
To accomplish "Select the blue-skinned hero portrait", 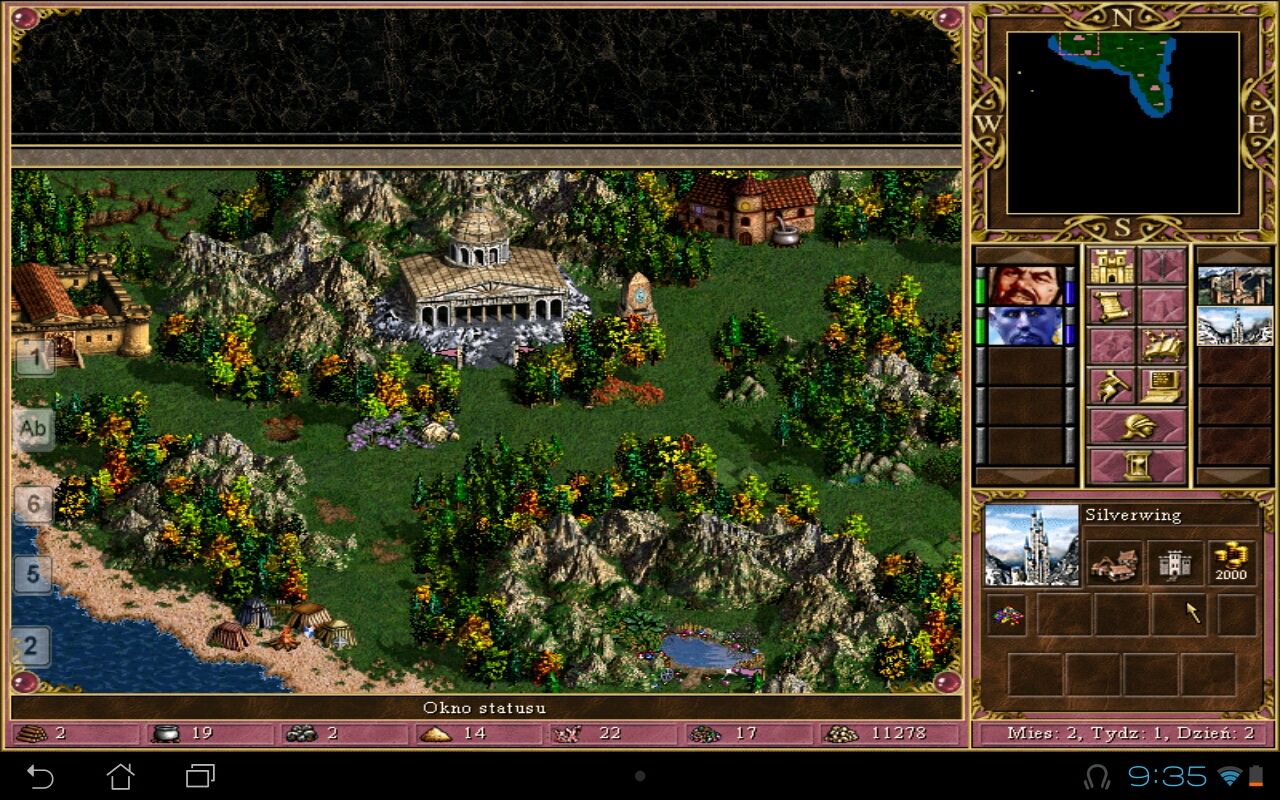I will (1025, 326).
